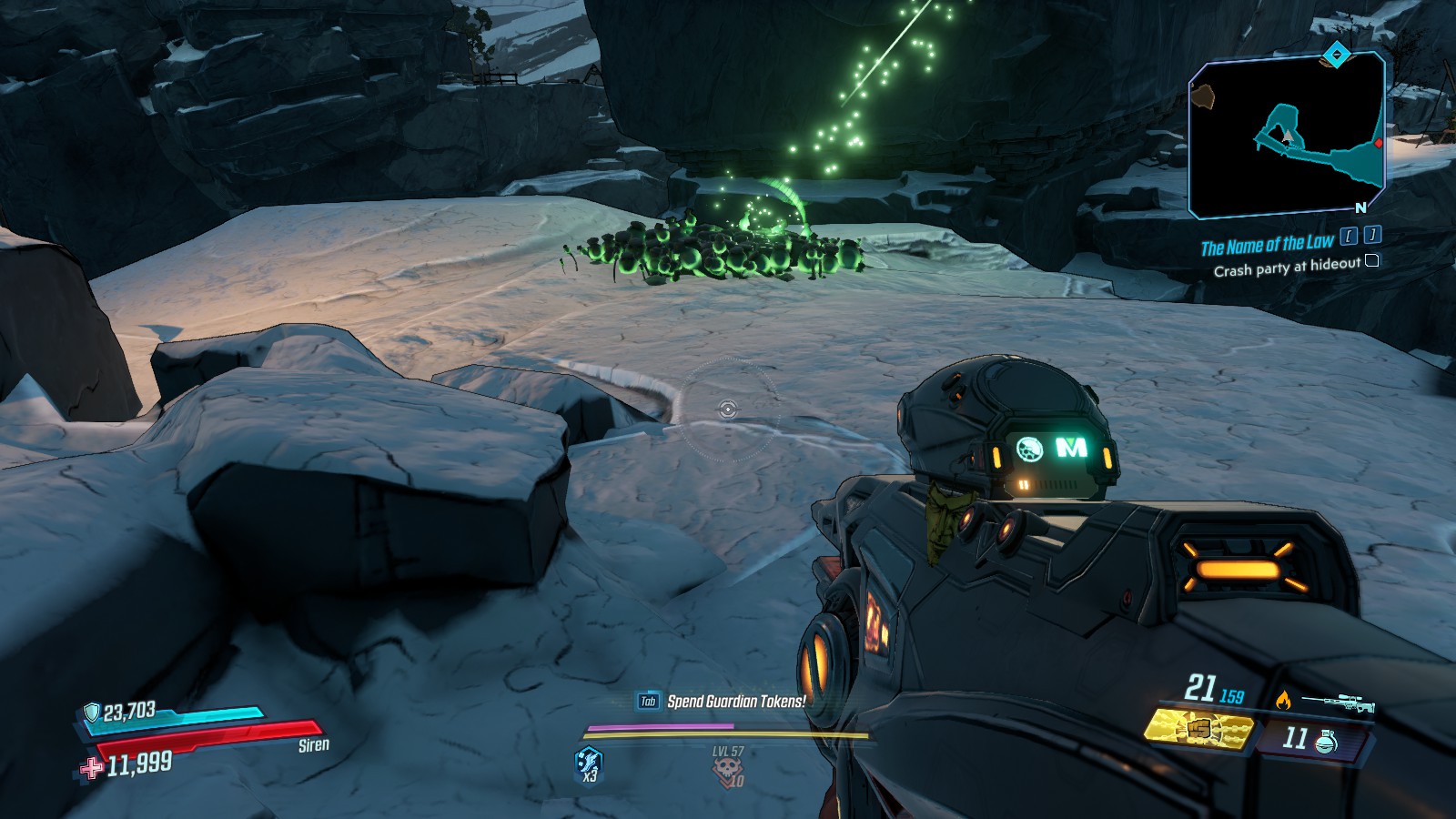Click the shield icon next to 23,703

91,713
